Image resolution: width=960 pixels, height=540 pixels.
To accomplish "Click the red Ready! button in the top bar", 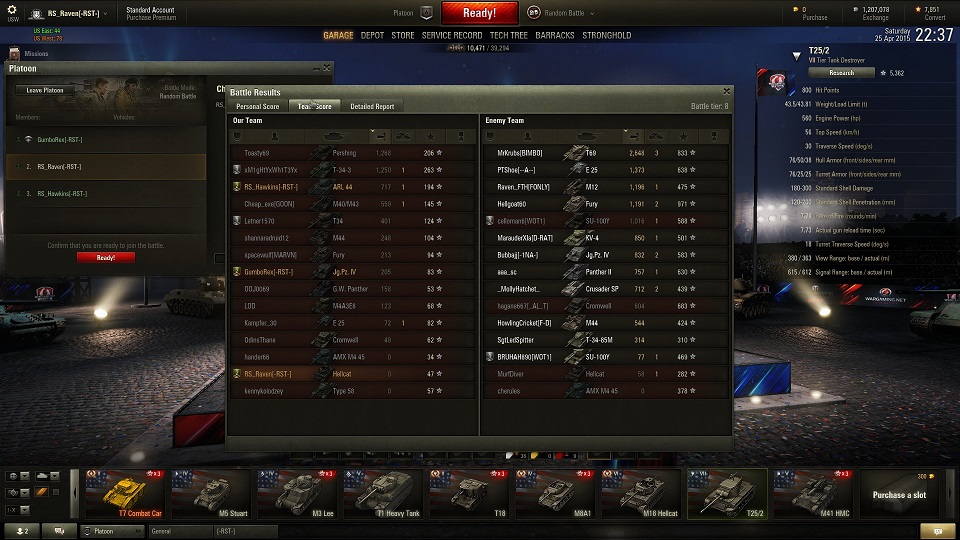I will pos(479,13).
